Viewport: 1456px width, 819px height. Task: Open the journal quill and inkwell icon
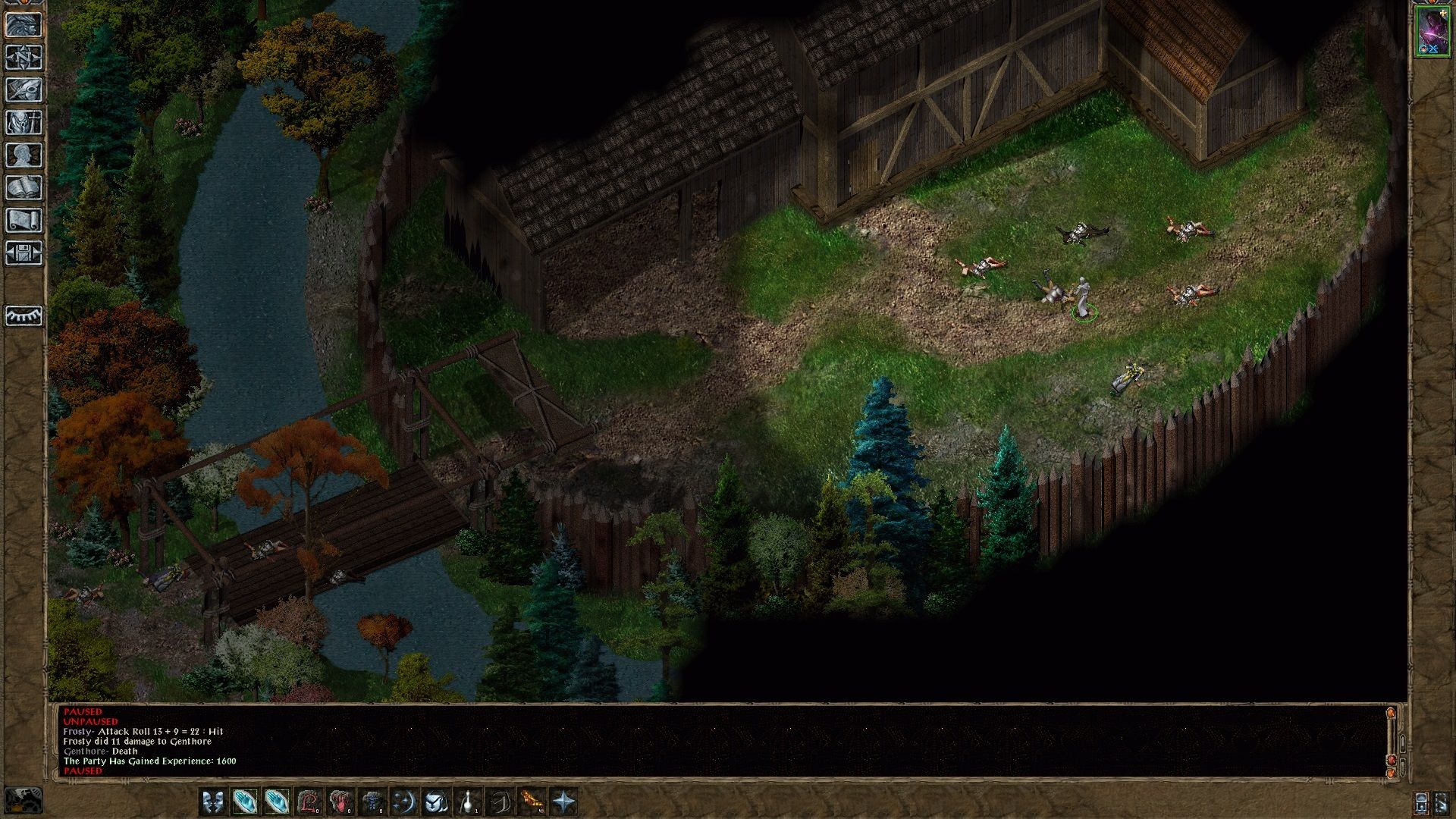(x=24, y=89)
